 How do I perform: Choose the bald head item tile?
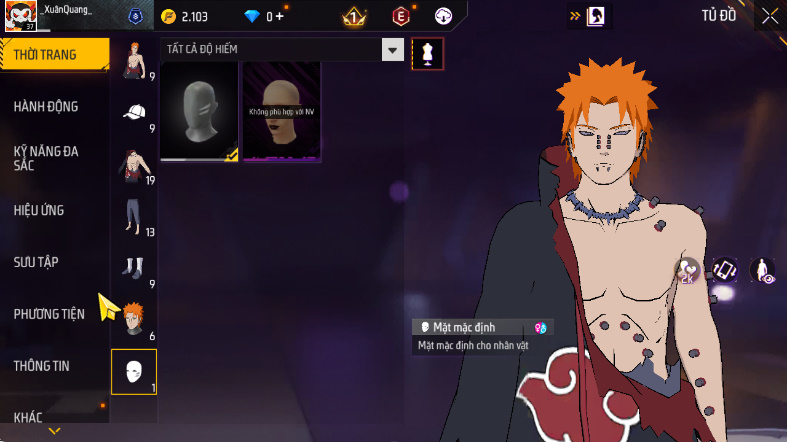(282, 111)
